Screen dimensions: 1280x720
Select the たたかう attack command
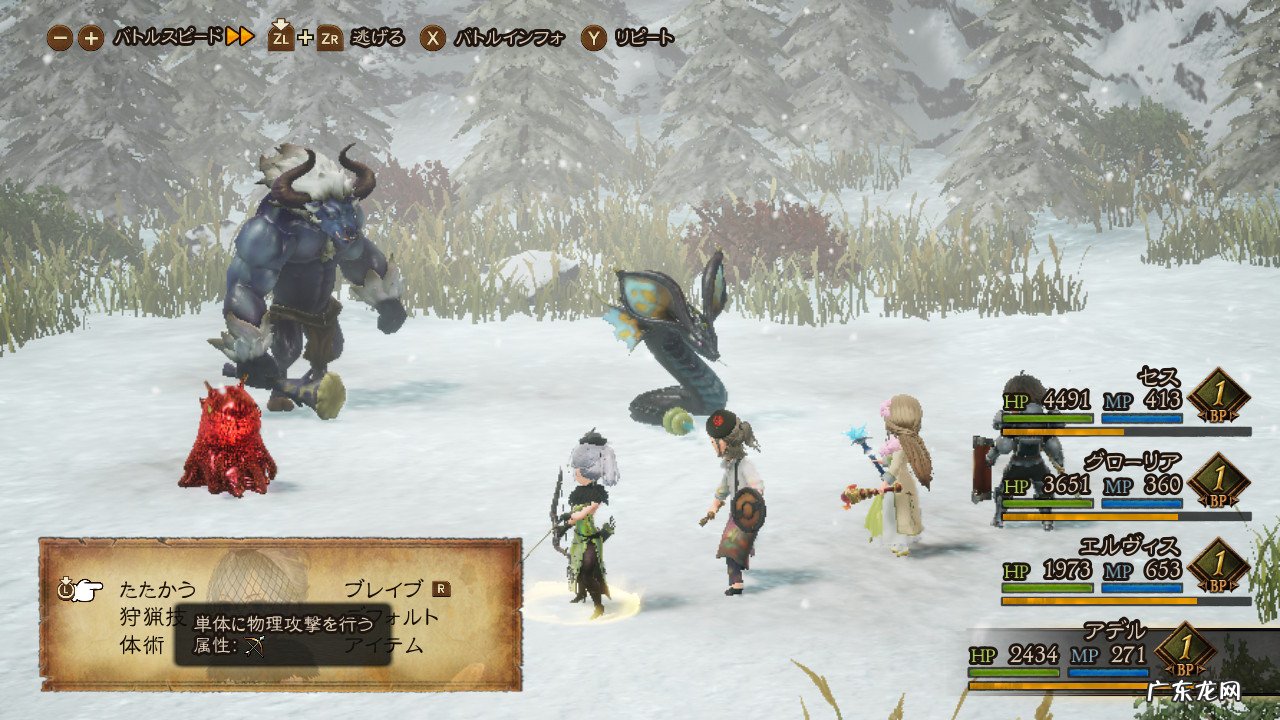[x=158, y=589]
